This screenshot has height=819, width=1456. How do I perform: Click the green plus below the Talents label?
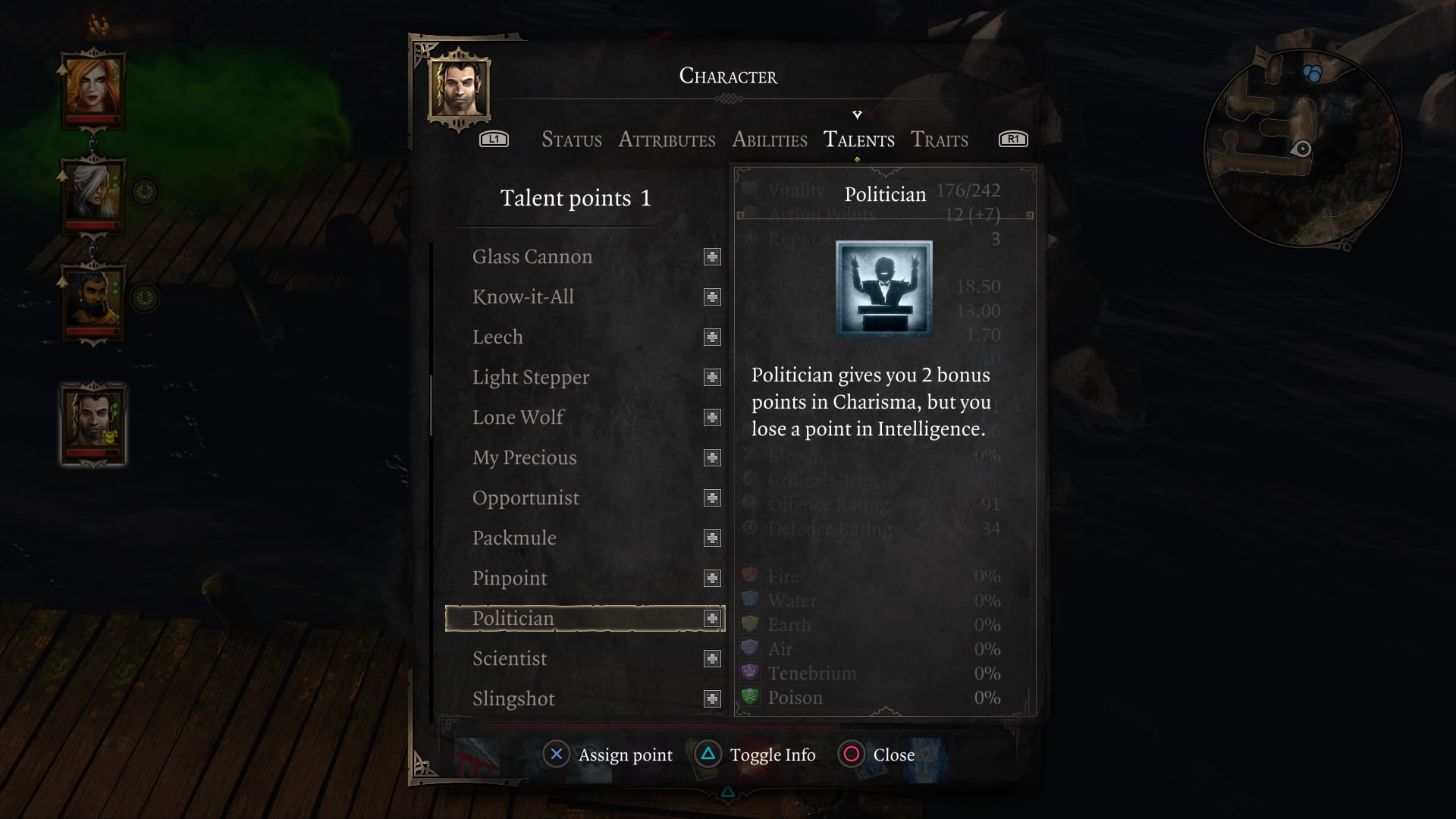pos(857,160)
